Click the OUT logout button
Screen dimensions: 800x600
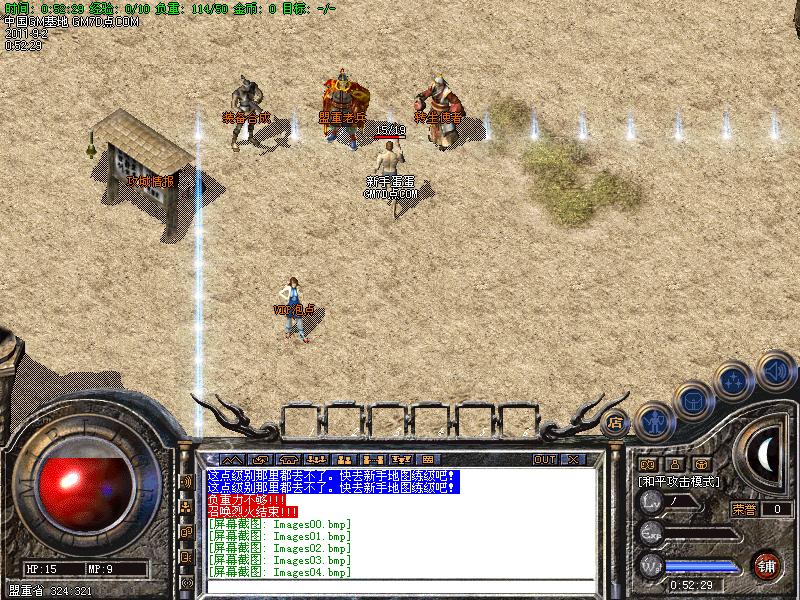[544, 460]
